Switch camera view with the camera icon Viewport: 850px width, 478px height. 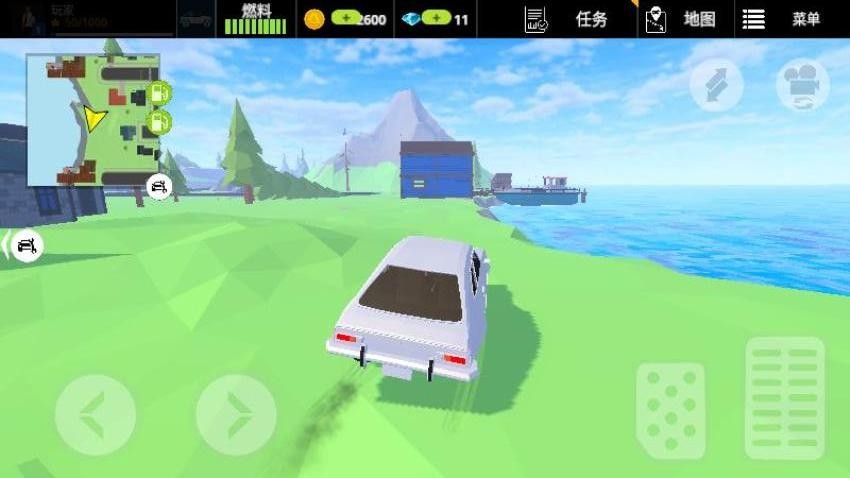(803, 85)
